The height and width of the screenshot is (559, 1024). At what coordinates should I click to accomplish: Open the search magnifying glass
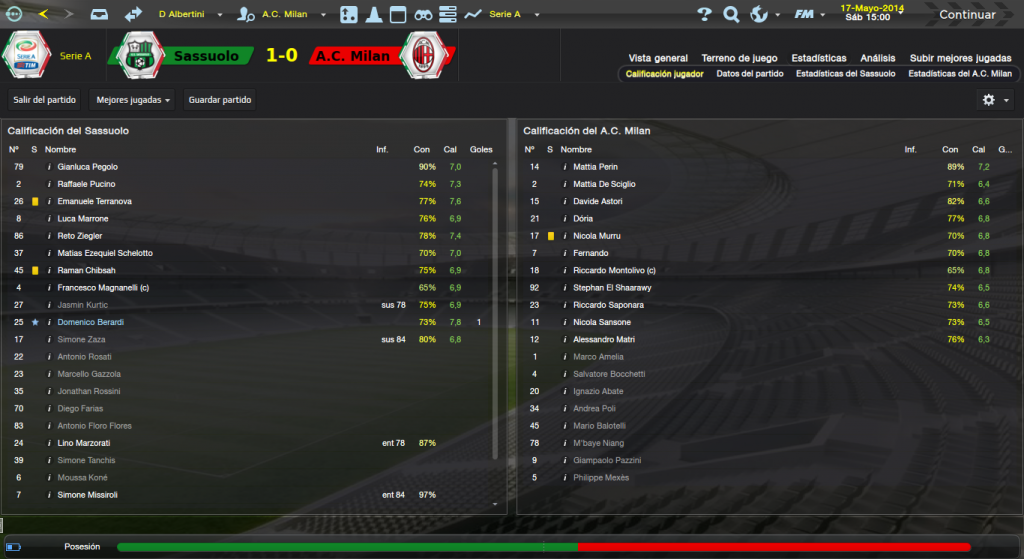pos(731,15)
